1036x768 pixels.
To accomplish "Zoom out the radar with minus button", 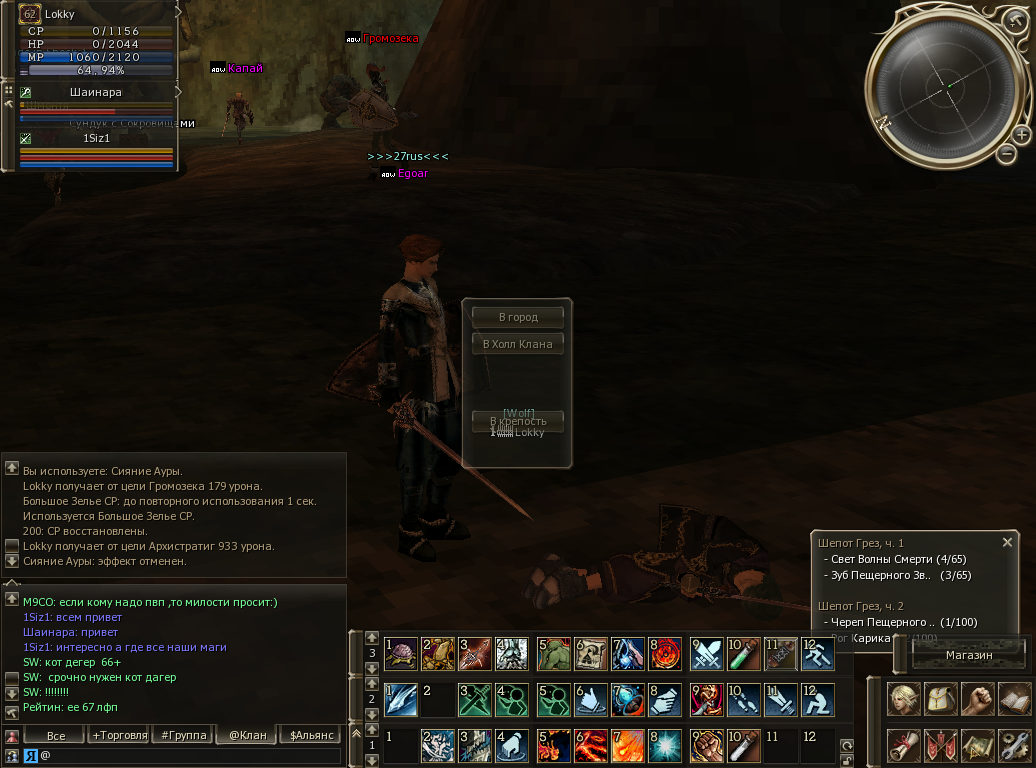I will tap(1007, 154).
